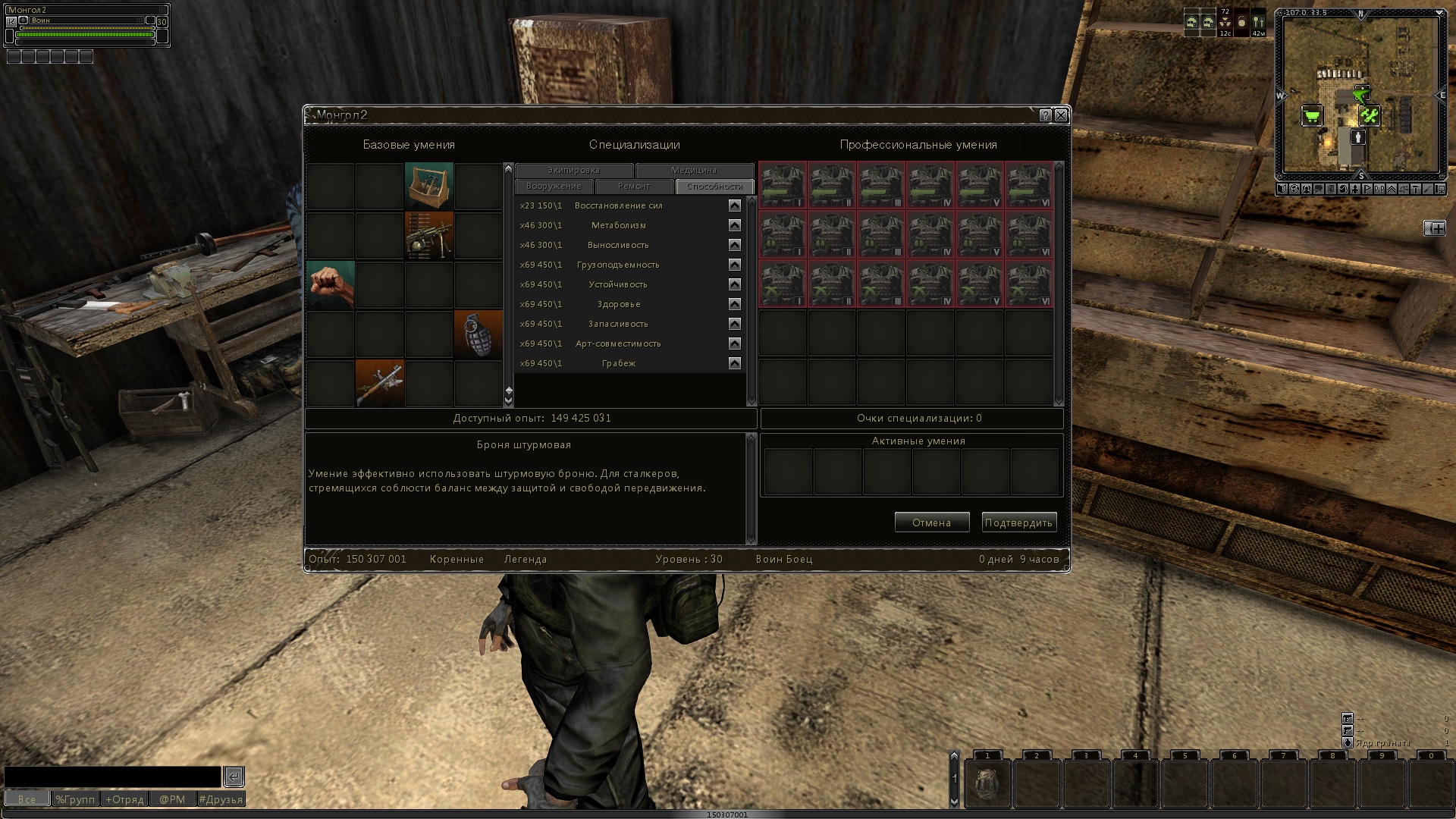Open help with the question mark button
The width and height of the screenshot is (1456, 819).
(x=1046, y=115)
